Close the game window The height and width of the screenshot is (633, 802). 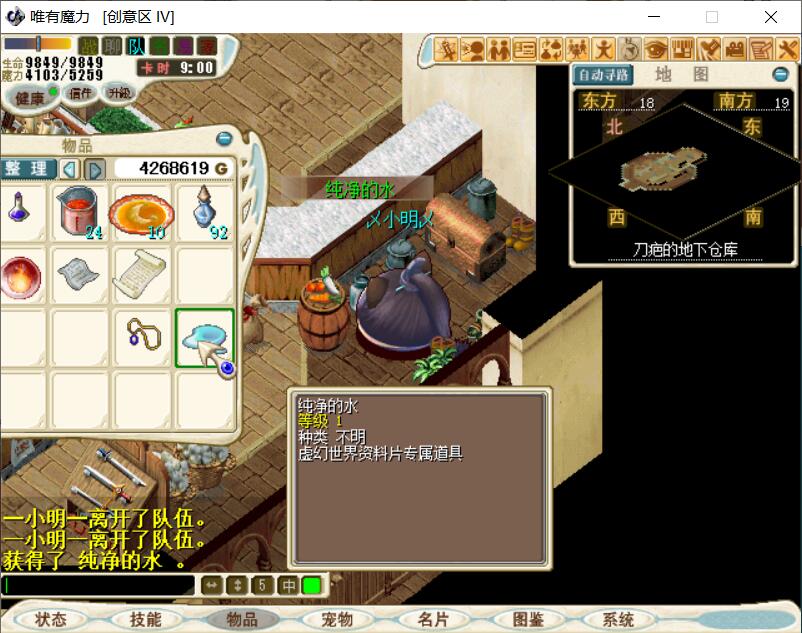tap(771, 17)
